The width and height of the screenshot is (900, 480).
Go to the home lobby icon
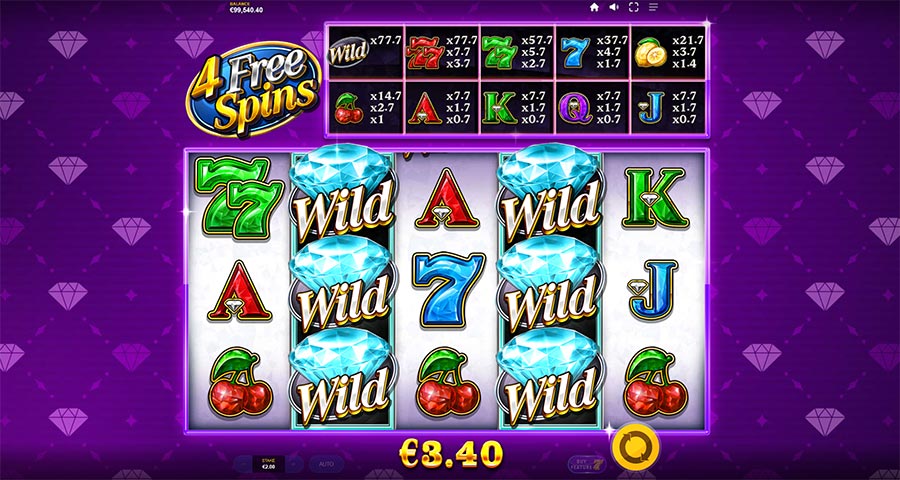click(x=594, y=7)
